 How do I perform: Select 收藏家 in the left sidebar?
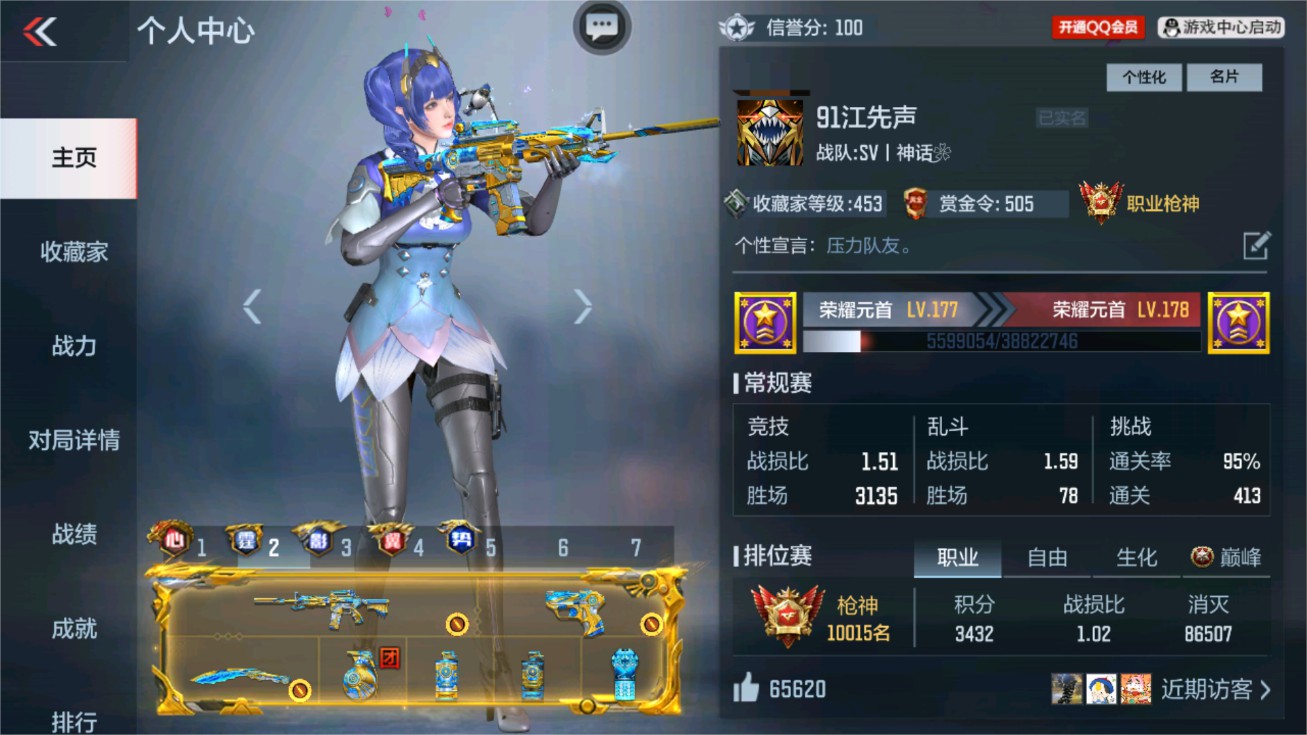72,253
